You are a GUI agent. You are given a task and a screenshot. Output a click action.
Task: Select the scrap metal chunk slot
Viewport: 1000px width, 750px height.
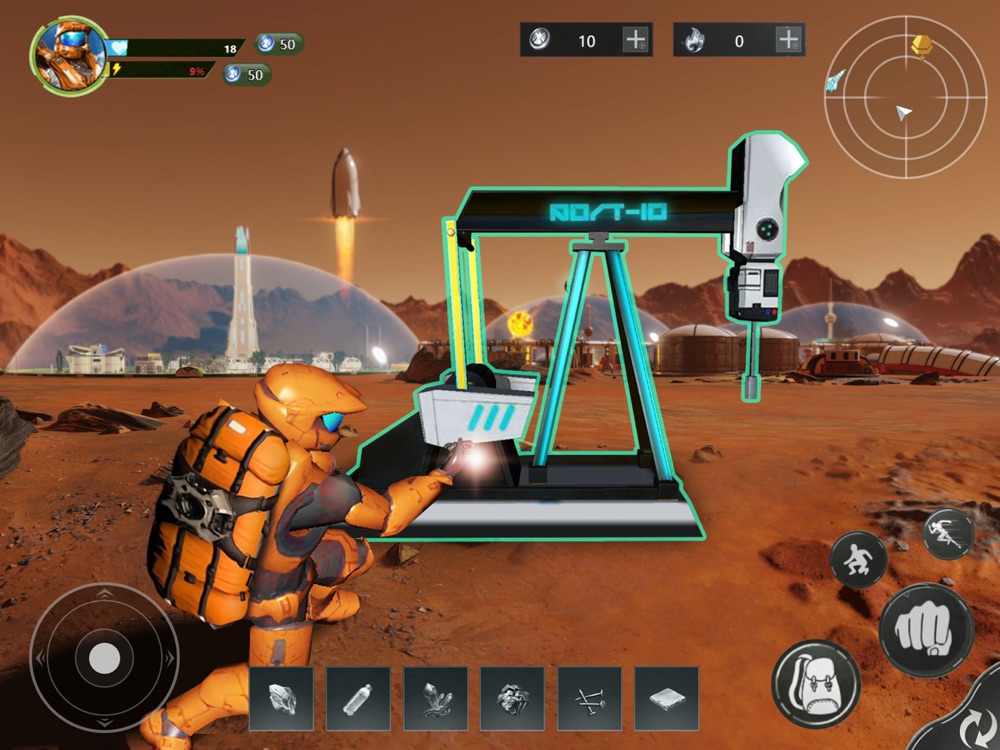coord(512,698)
